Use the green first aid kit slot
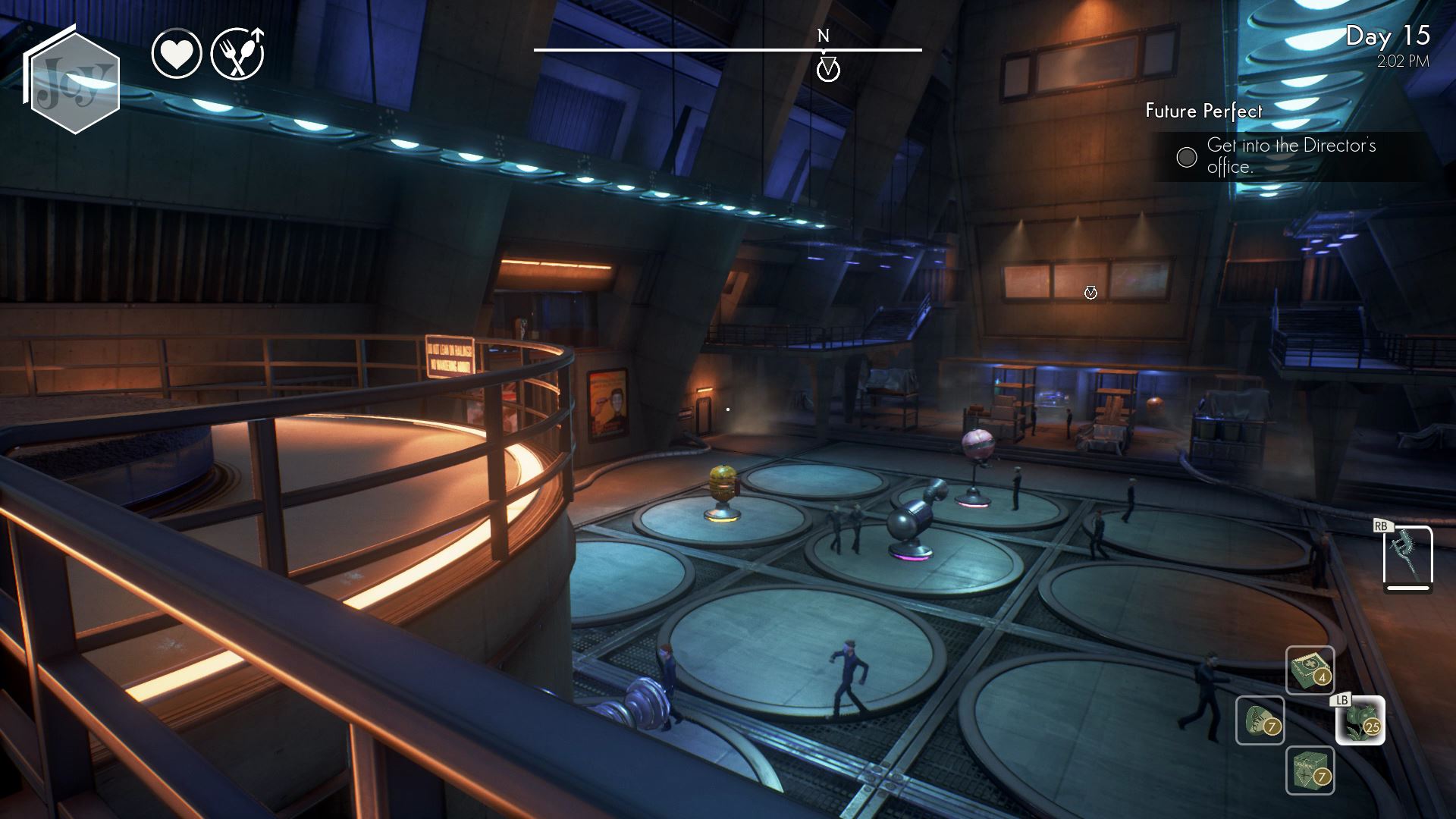The width and height of the screenshot is (1456, 819). pos(1310,670)
